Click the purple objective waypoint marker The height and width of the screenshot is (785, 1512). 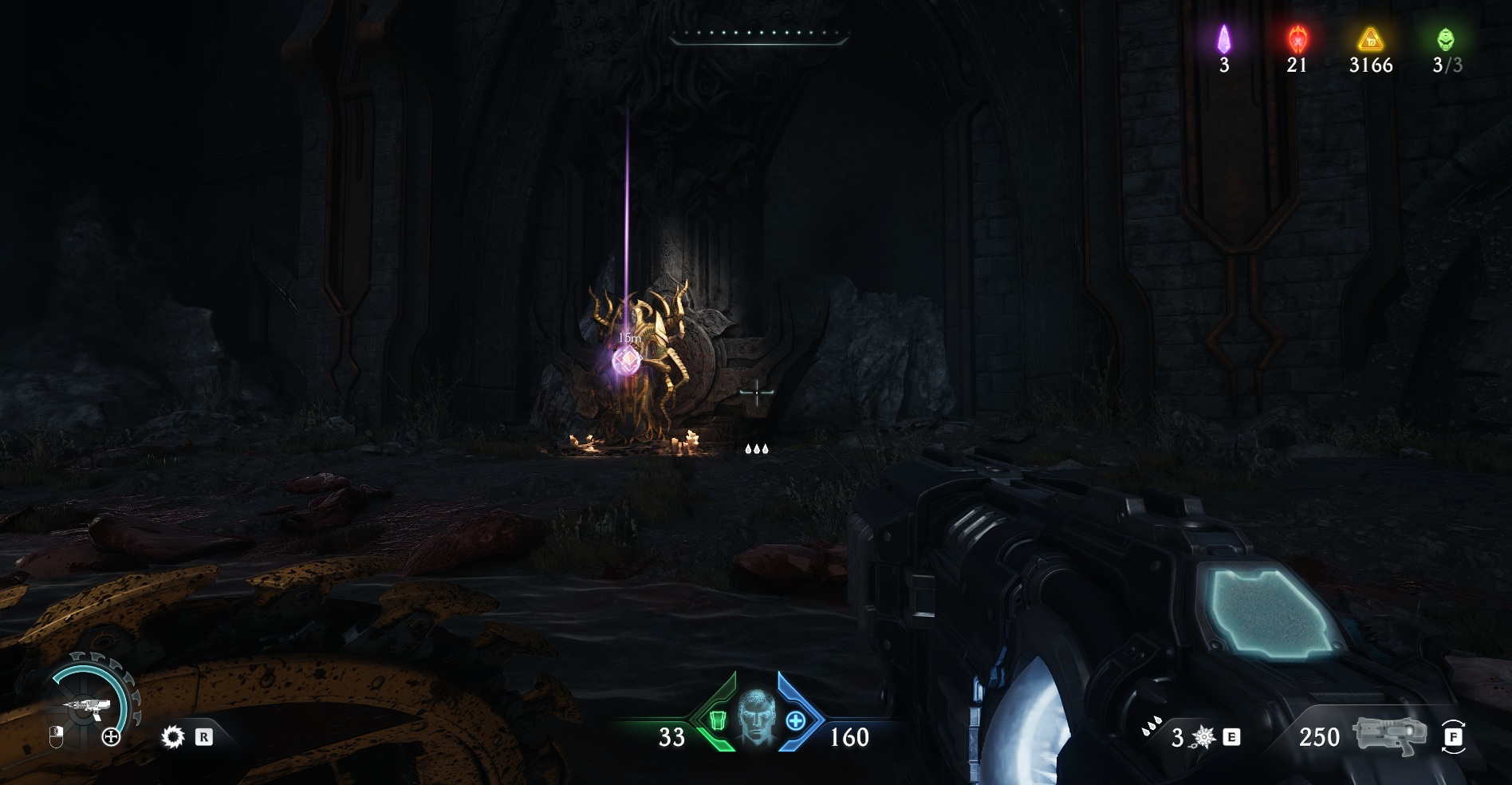[628, 361]
